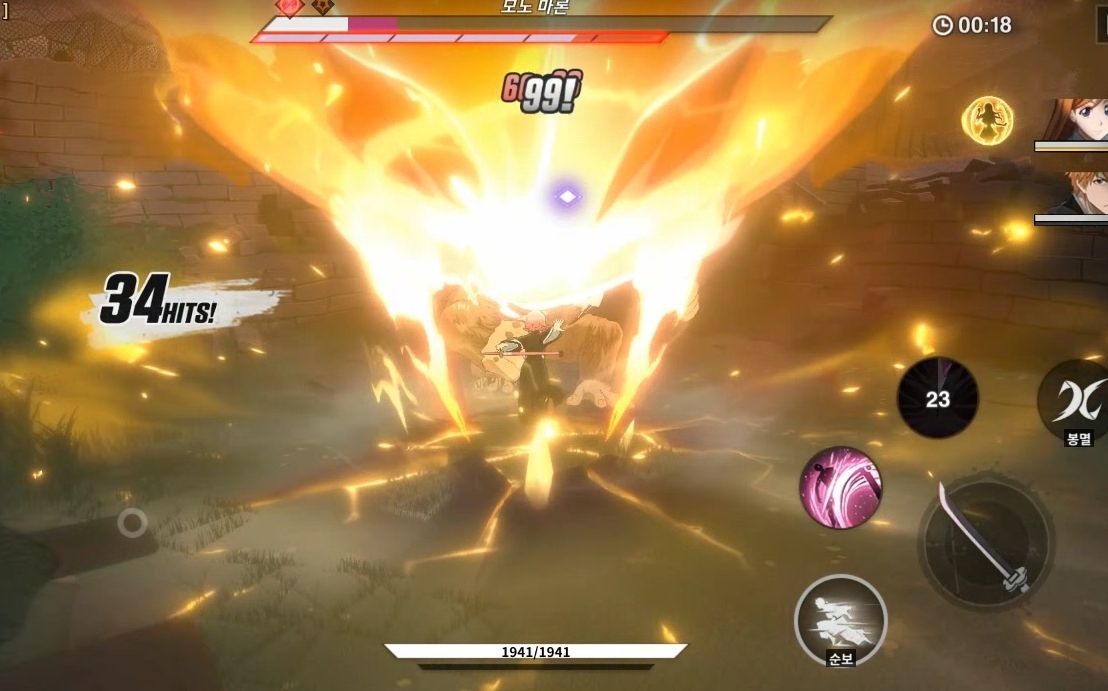The image size is (1108, 691).
Task: Use the pink slash skill
Action: [x=840, y=487]
